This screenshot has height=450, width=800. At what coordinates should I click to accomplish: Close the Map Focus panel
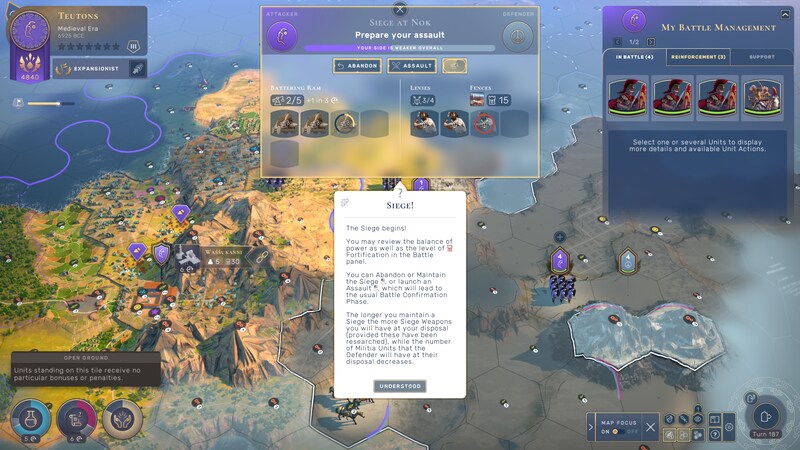pos(650,427)
